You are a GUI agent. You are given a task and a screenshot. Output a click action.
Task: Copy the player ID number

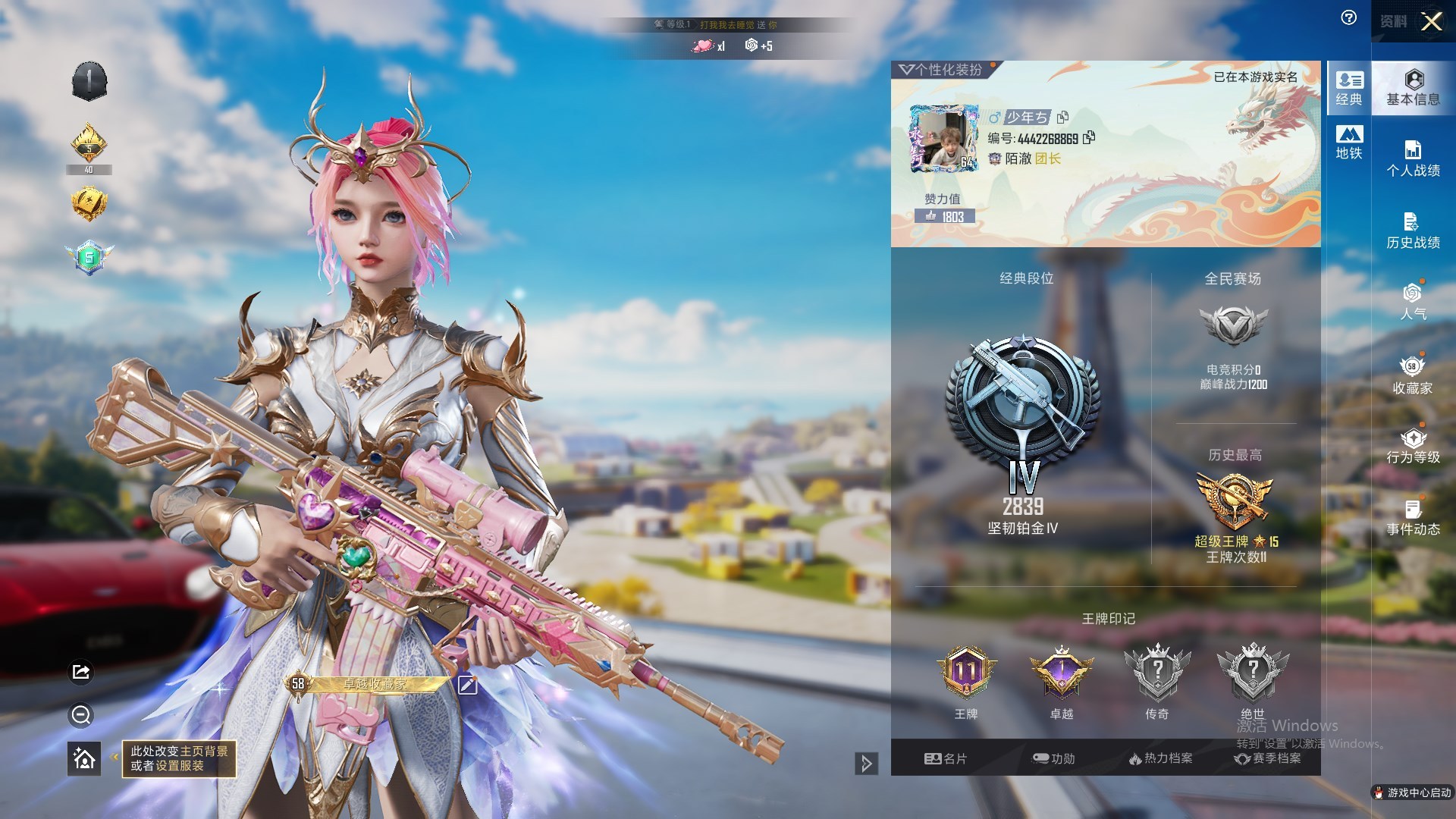(x=1090, y=138)
